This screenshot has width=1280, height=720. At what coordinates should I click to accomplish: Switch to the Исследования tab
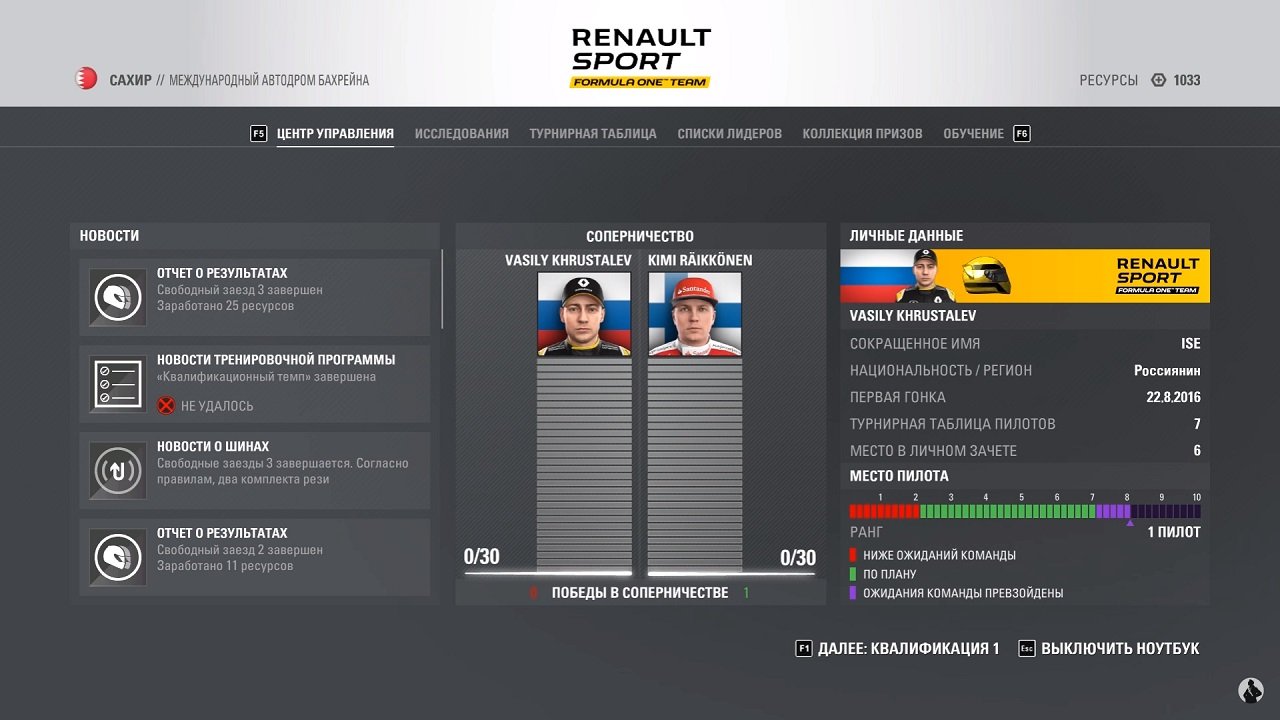[460, 133]
